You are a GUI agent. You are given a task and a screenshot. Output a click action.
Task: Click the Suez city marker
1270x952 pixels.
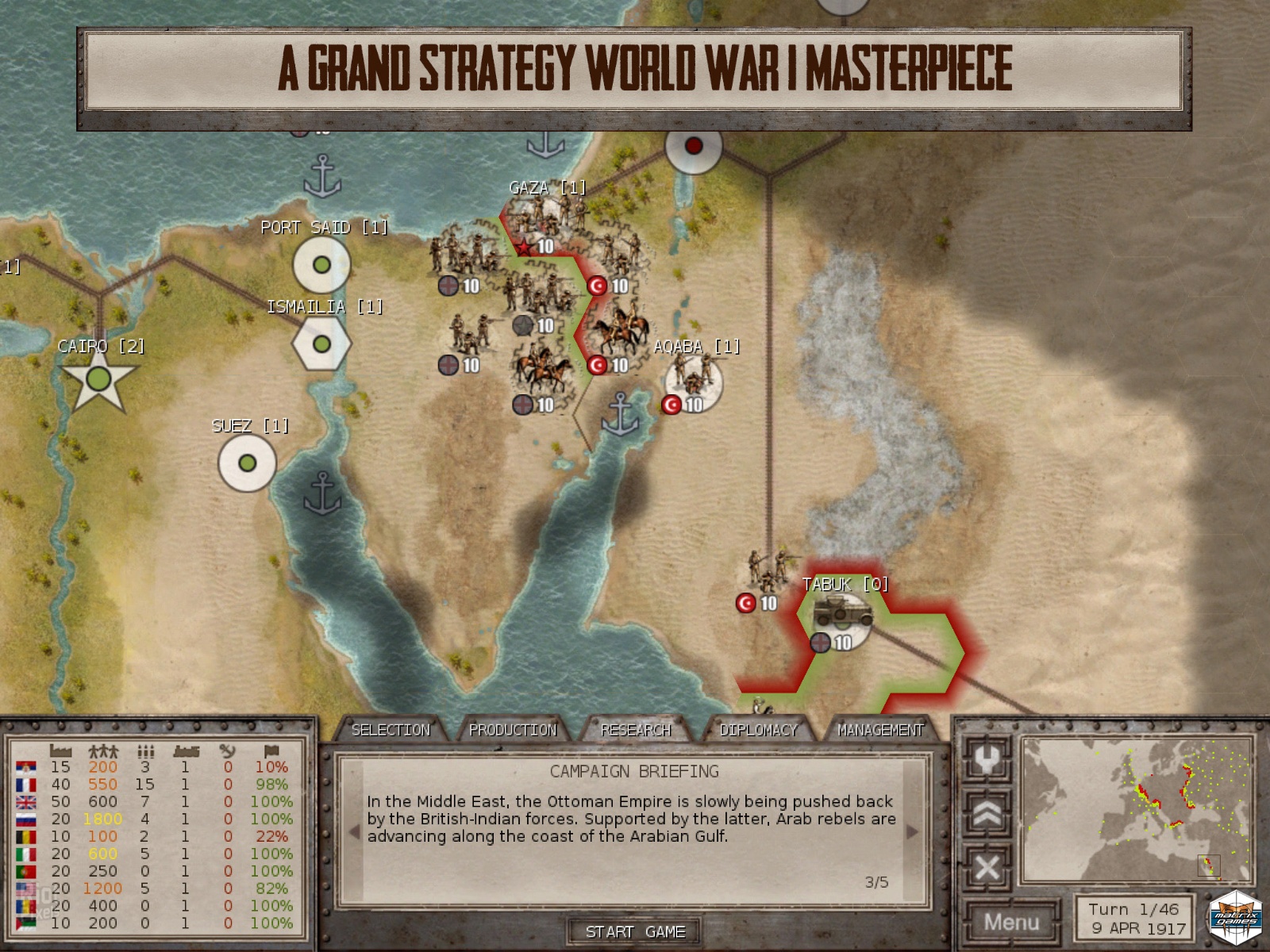(x=247, y=463)
